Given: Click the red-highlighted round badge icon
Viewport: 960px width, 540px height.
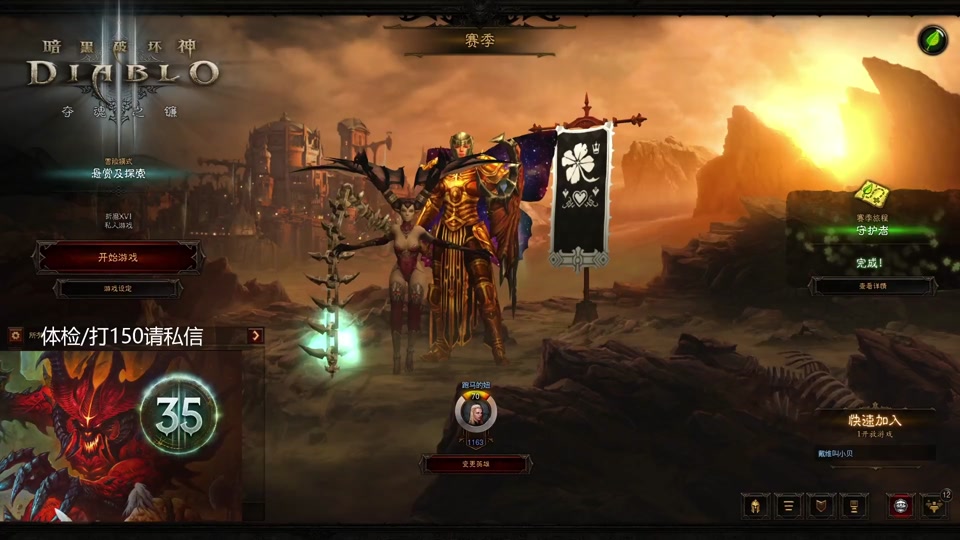Looking at the screenshot, I should 899,505.
